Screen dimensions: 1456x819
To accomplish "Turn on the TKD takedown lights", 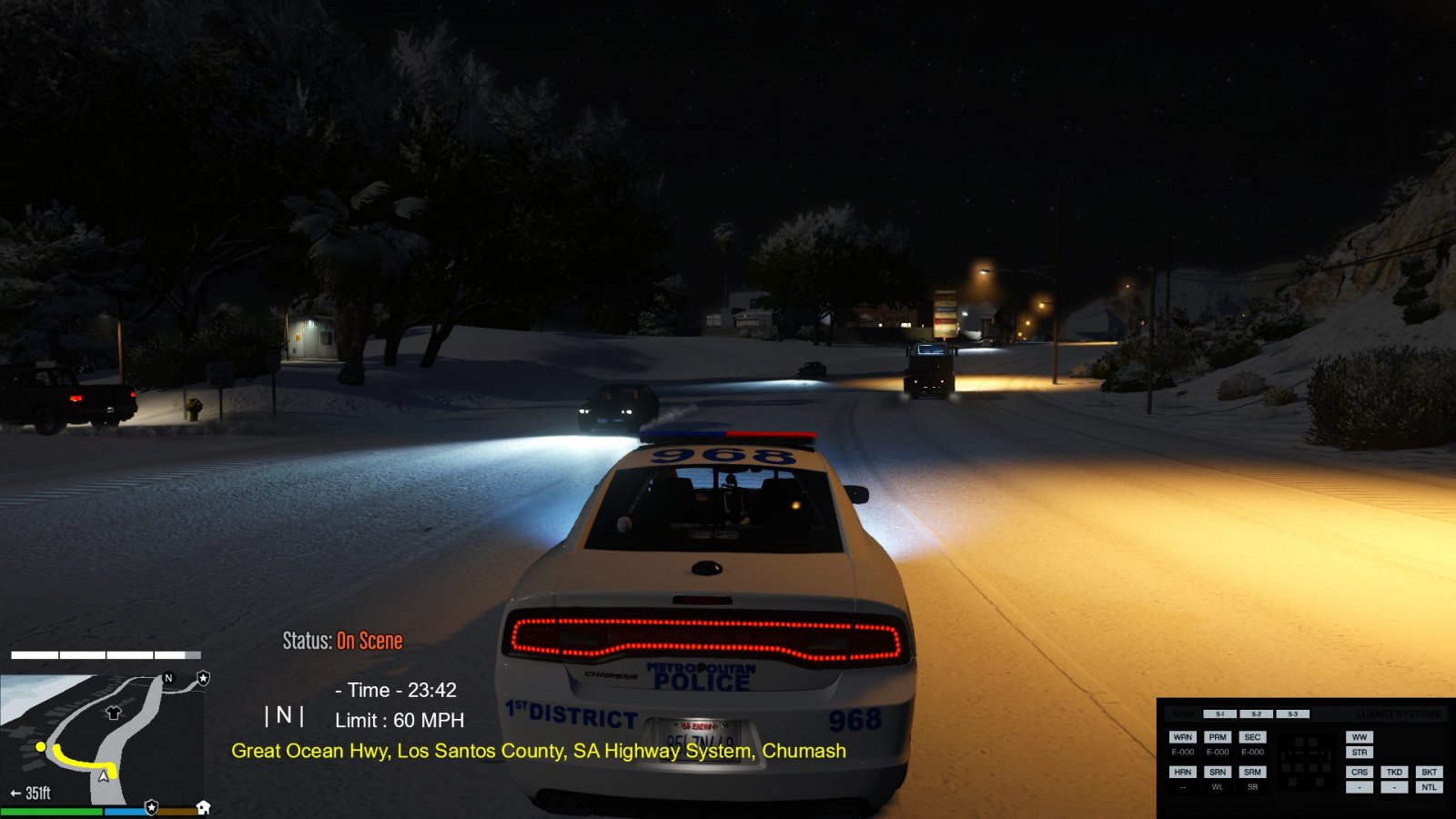I will point(1394,772).
